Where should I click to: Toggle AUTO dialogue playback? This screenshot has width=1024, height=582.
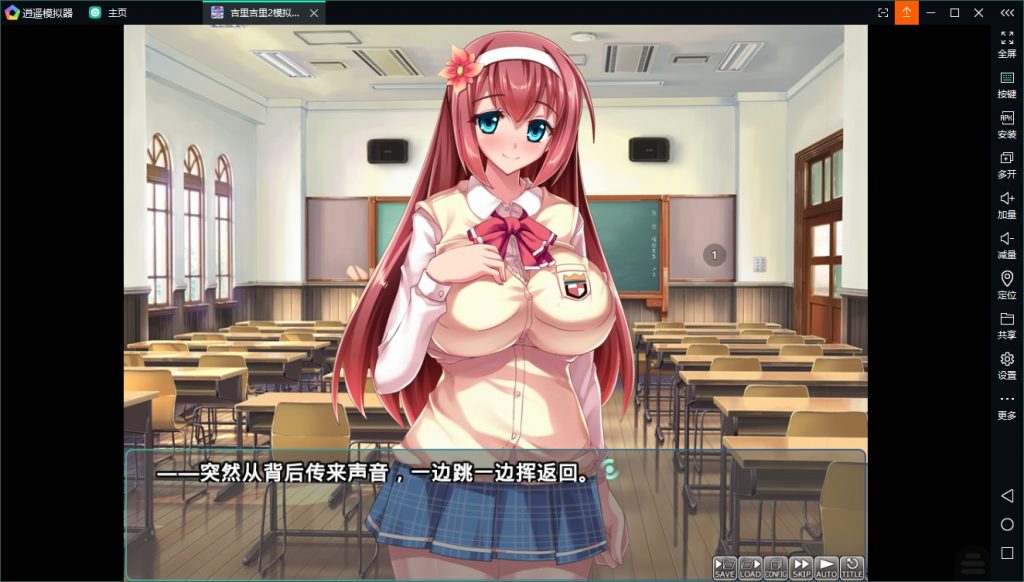(826, 568)
